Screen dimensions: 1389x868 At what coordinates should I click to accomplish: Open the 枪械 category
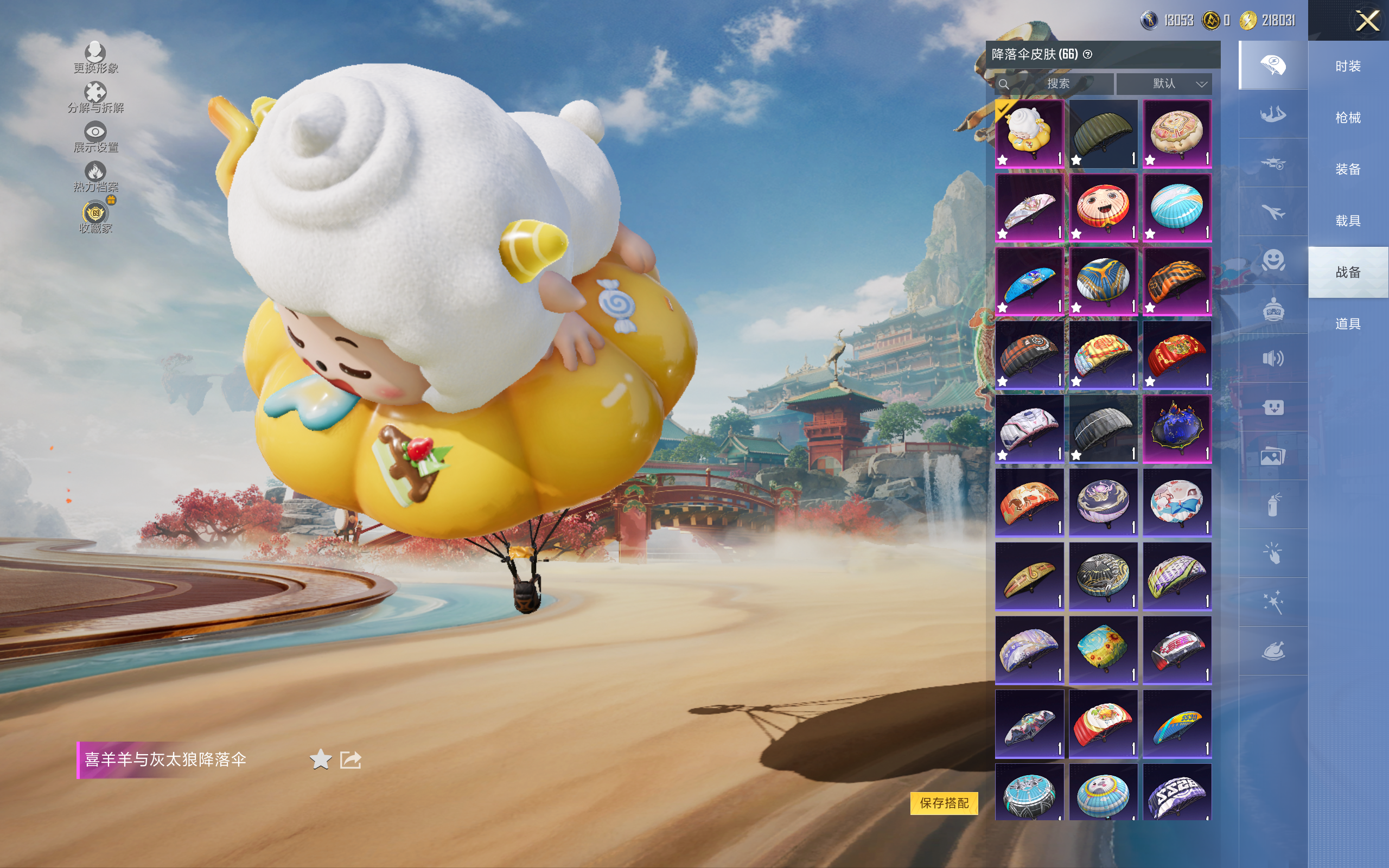coord(1348,118)
